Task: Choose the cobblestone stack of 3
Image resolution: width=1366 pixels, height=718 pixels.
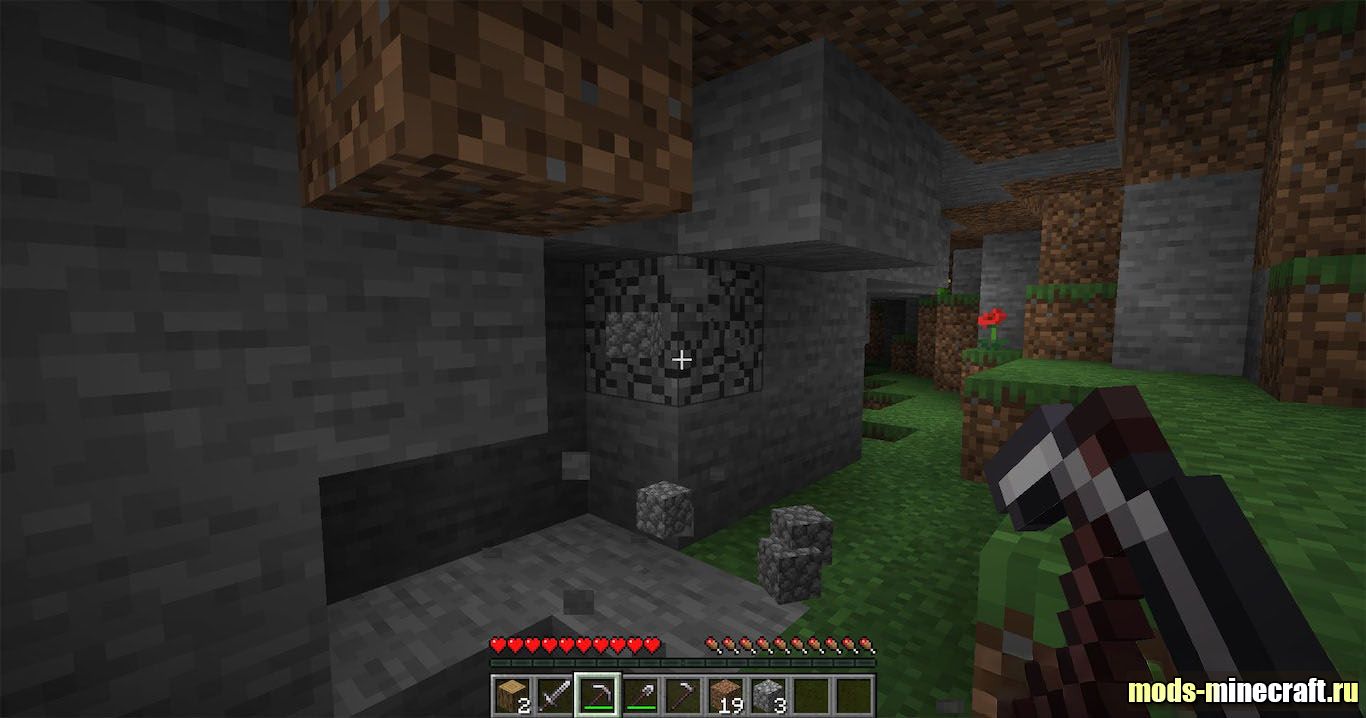Action: (769, 694)
